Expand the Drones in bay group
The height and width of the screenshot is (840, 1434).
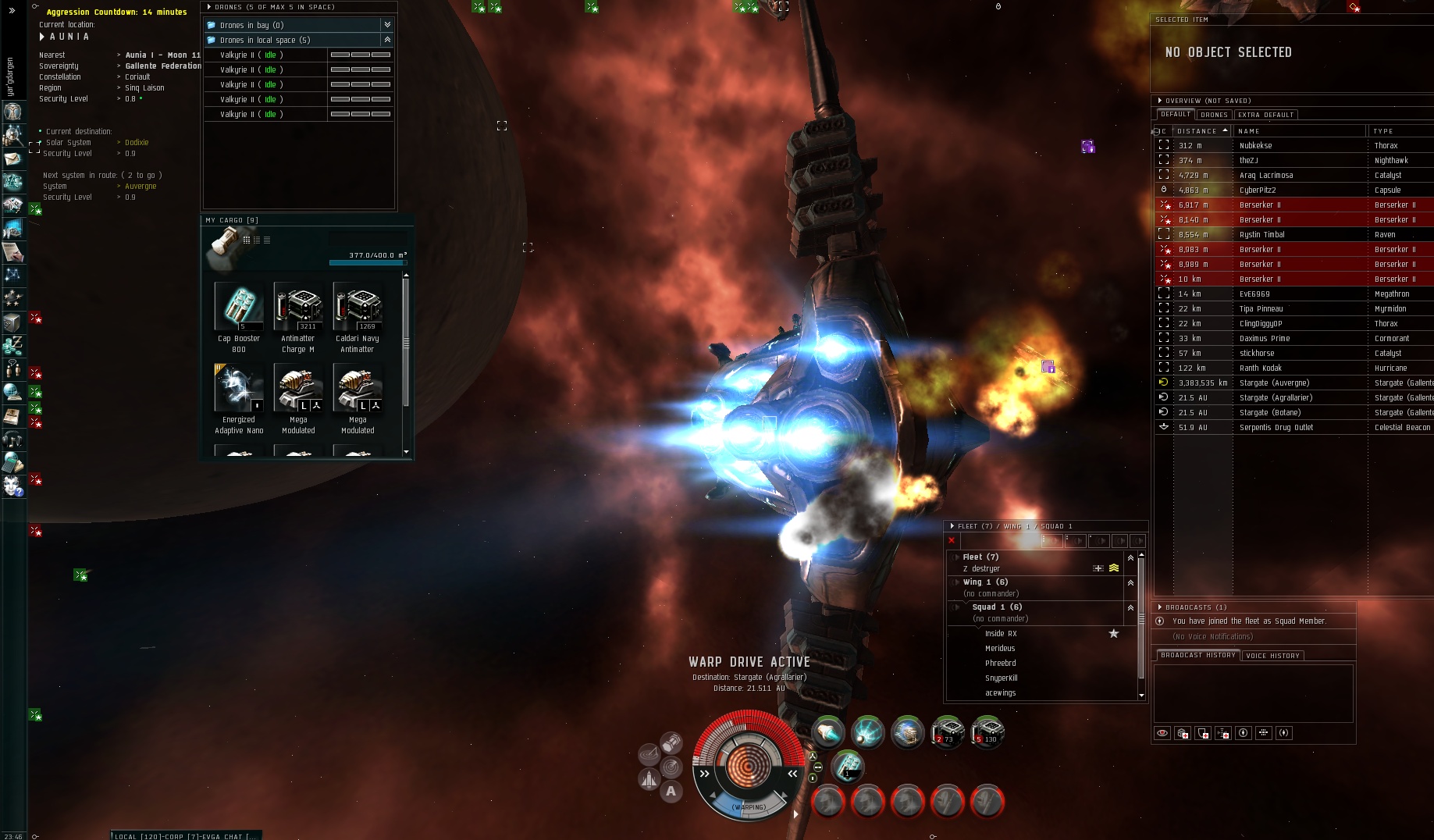click(x=387, y=25)
